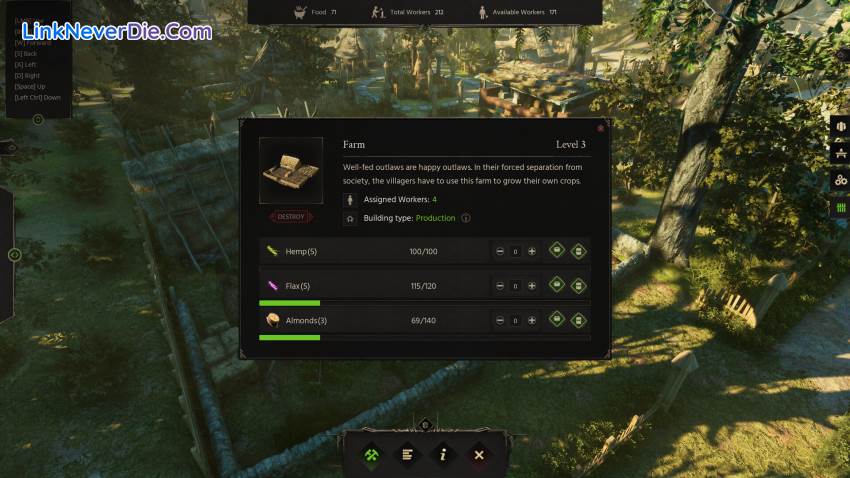The height and width of the screenshot is (478, 850).
Task: Select the green bars side panel icon
Action: point(841,207)
